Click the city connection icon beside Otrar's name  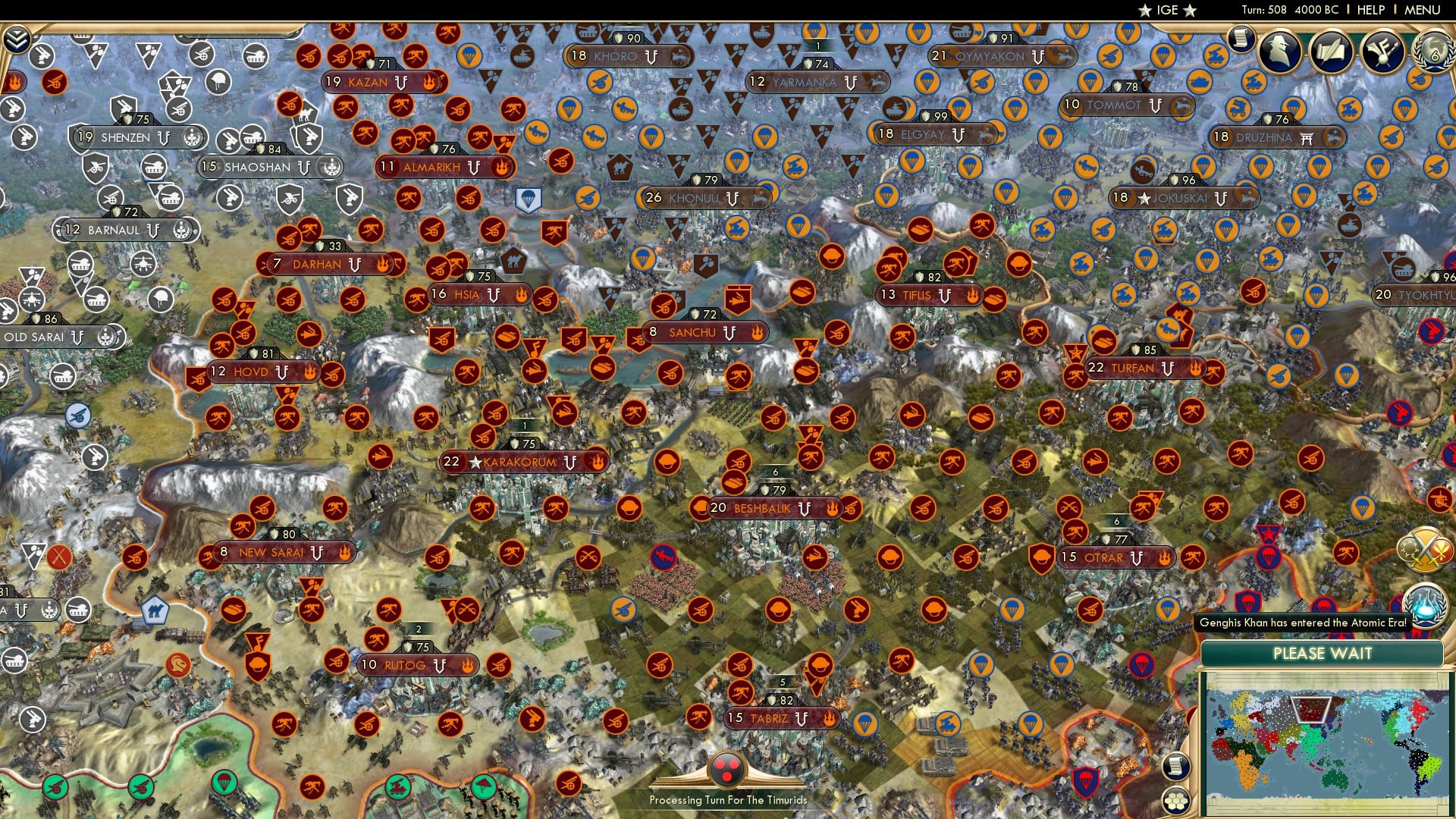pos(1136,557)
